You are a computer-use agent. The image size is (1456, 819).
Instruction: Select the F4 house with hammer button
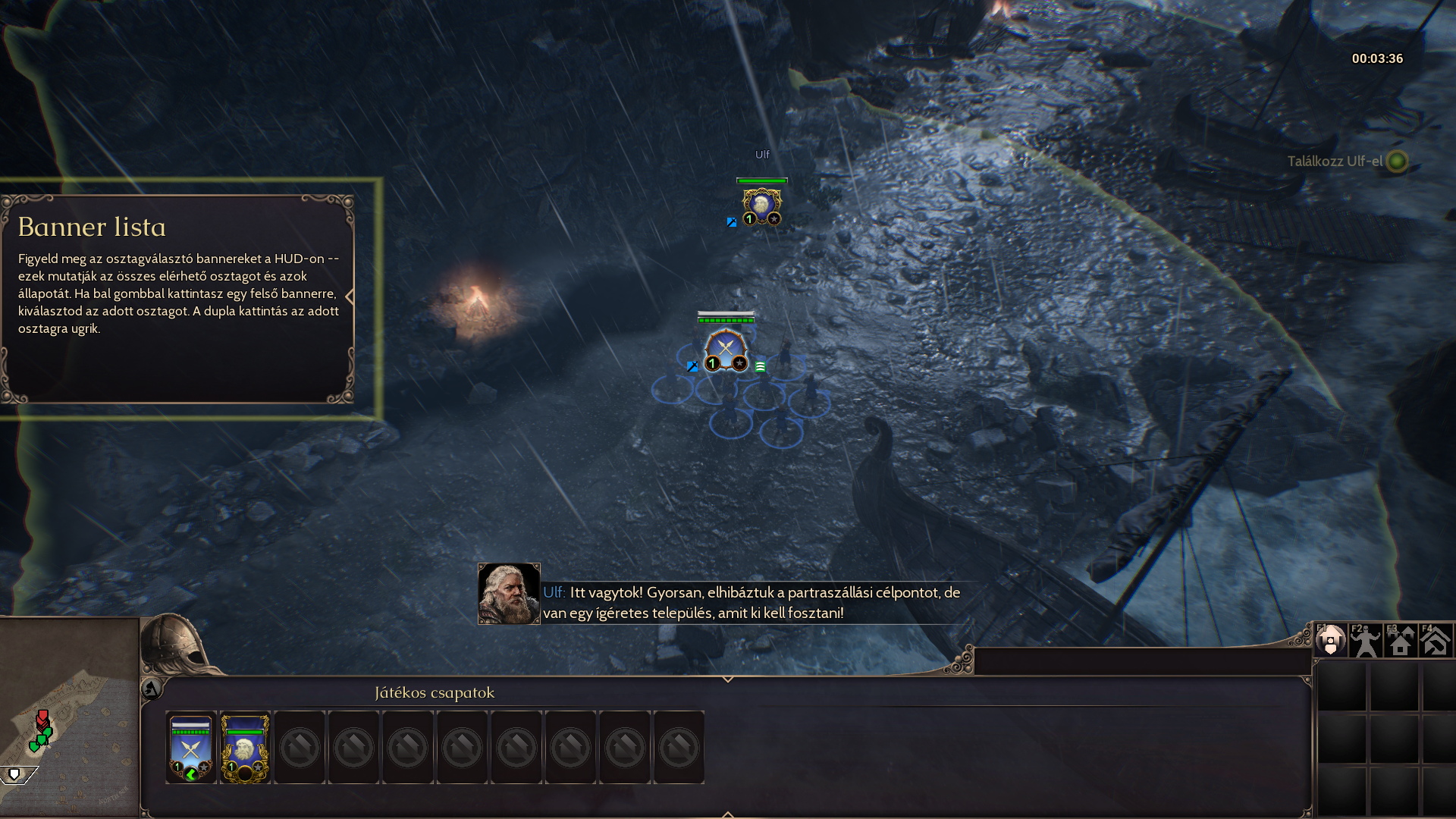pyautogui.click(x=1436, y=641)
